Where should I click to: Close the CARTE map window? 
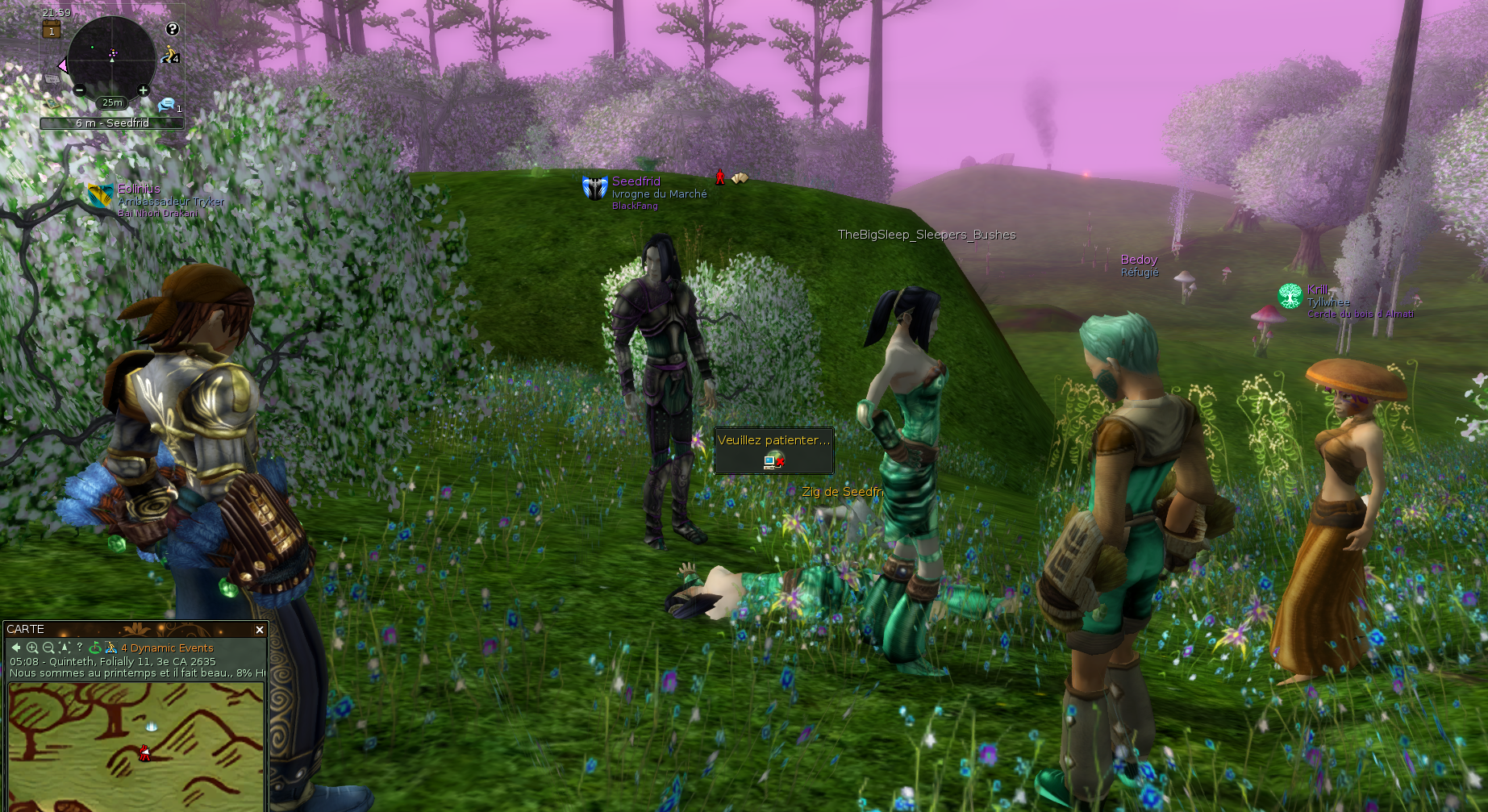point(259,630)
